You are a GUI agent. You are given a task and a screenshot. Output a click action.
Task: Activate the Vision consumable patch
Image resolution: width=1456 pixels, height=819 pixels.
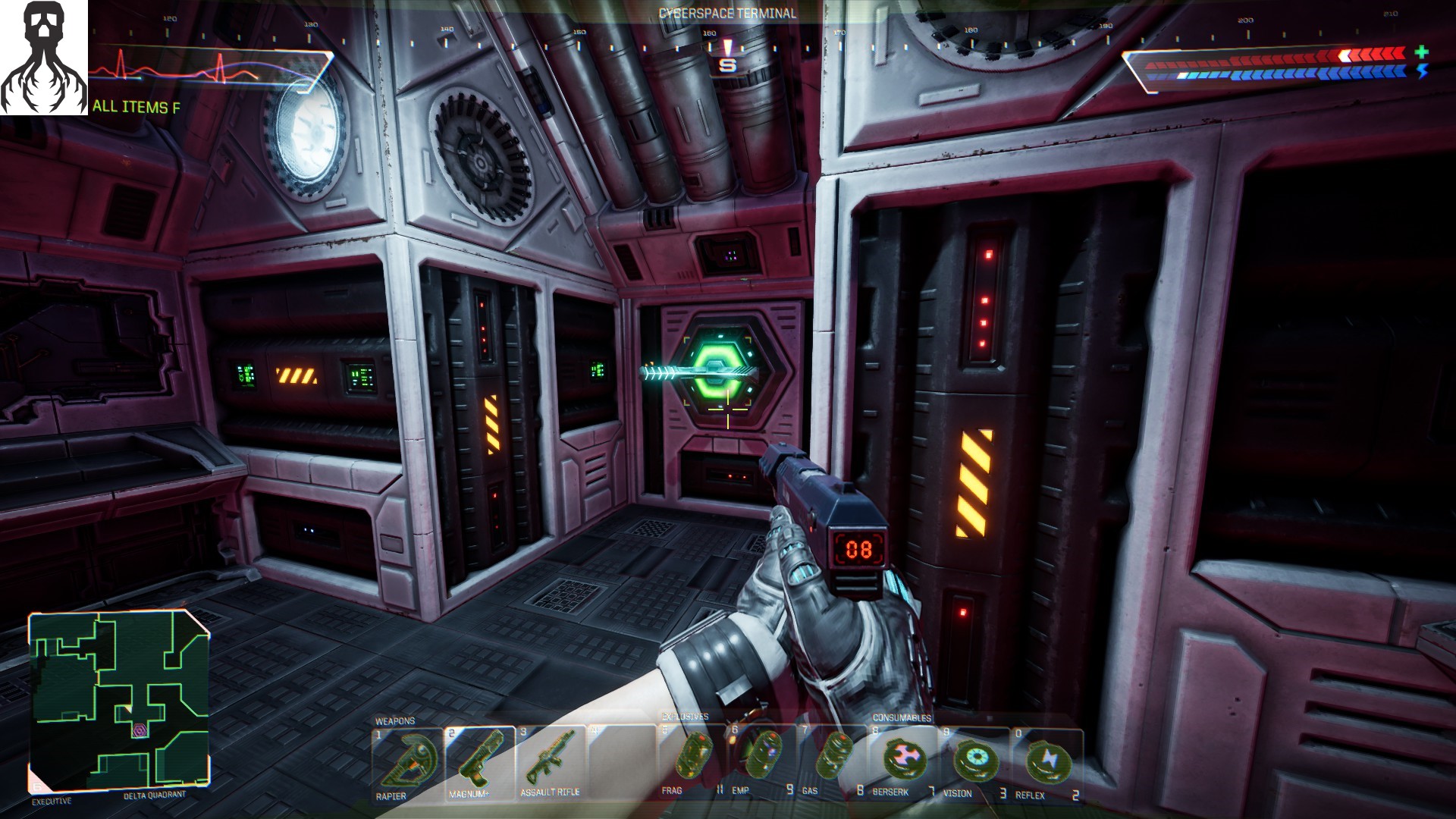tap(974, 760)
